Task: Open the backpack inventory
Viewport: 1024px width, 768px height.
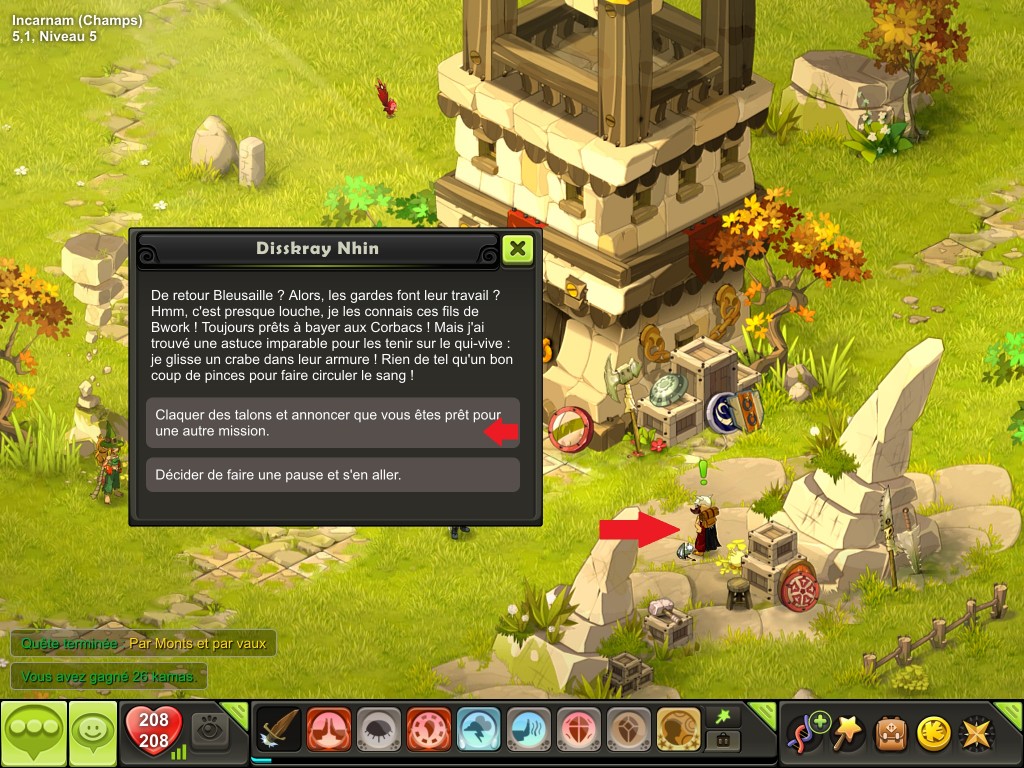Action: 891,733
